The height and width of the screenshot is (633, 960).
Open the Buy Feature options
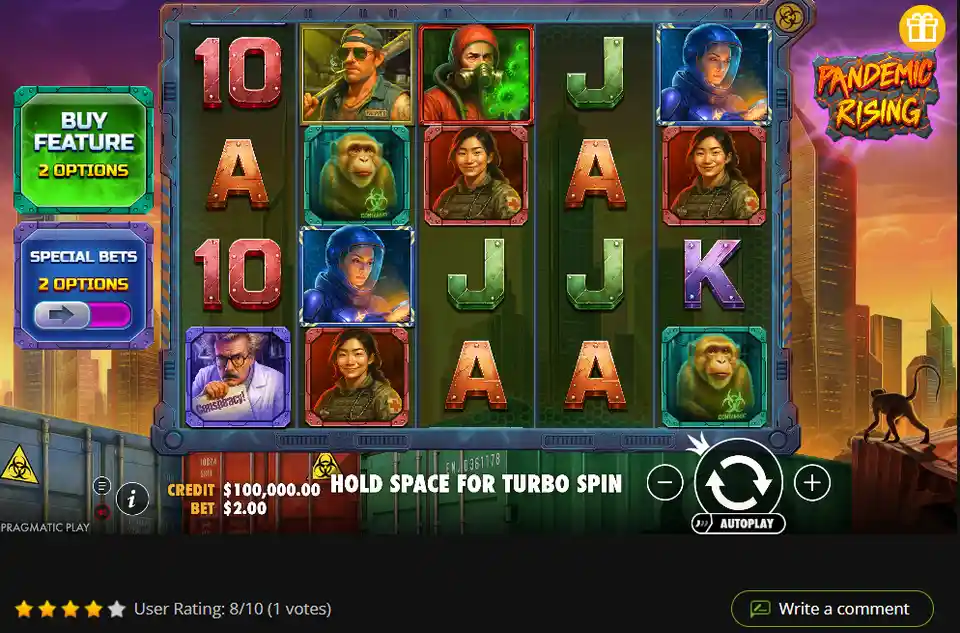pos(84,150)
